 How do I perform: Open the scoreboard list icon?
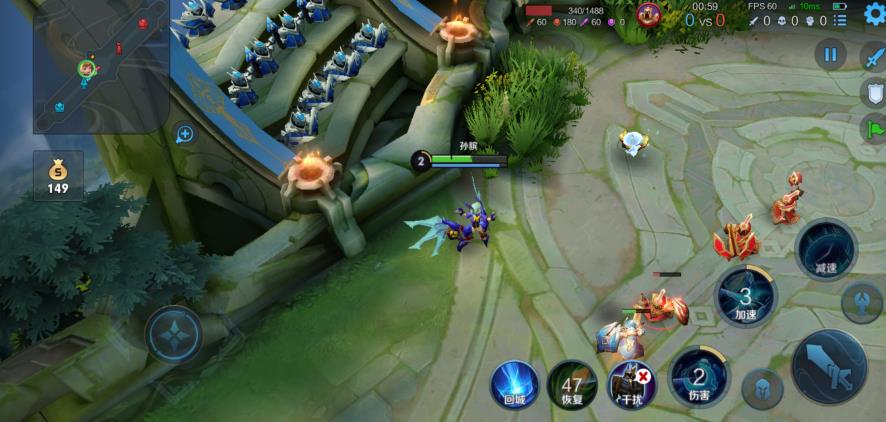click(x=841, y=20)
